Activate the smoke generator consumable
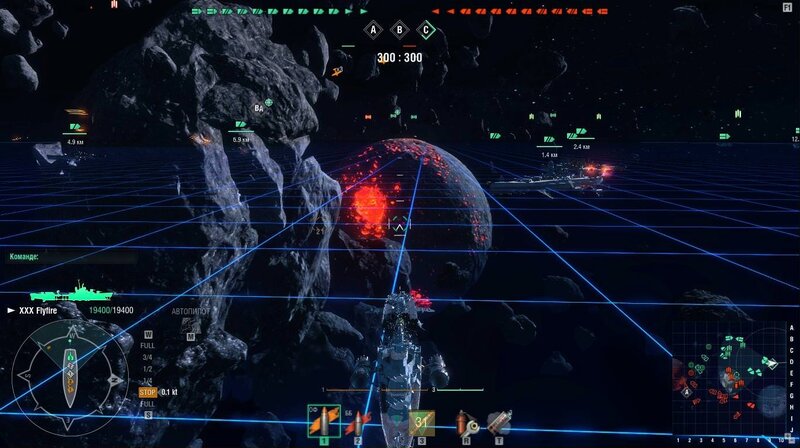This screenshot has width=800, height=448. (x=497, y=422)
